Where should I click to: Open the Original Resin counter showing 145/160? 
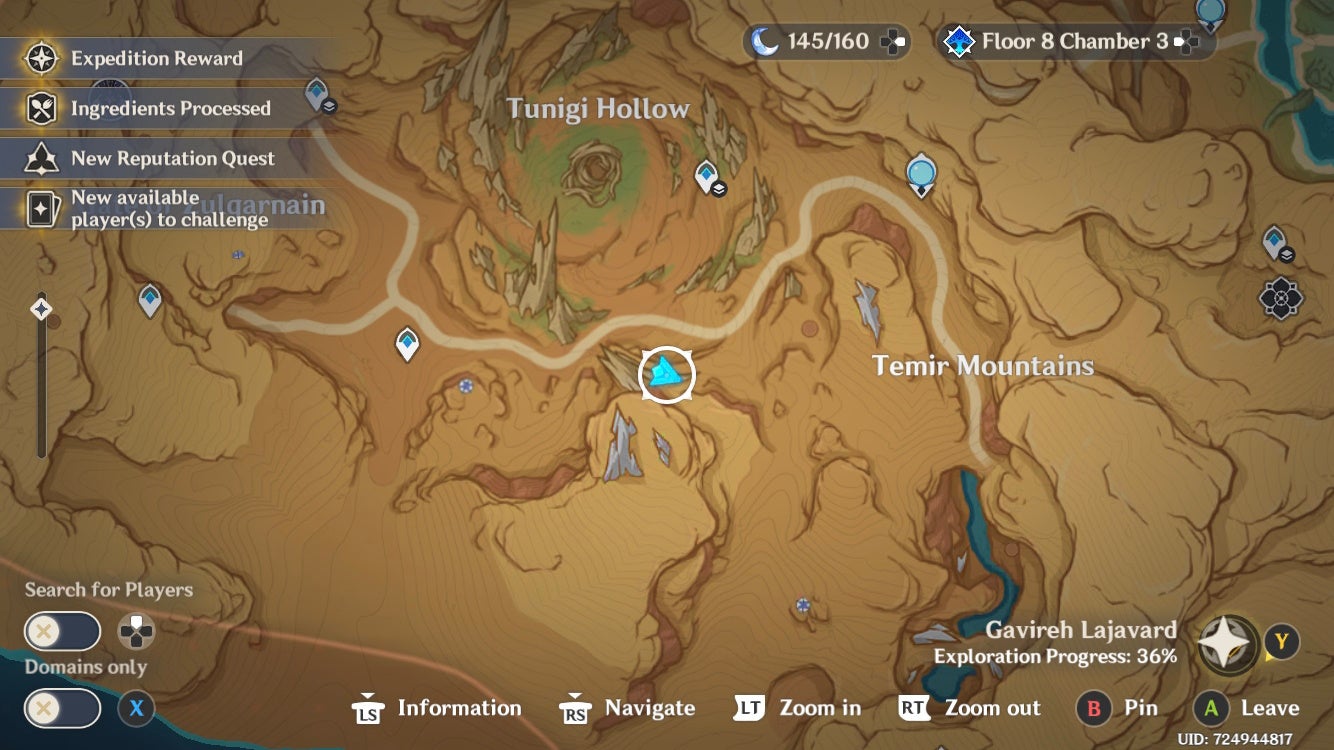click(826, 41)
